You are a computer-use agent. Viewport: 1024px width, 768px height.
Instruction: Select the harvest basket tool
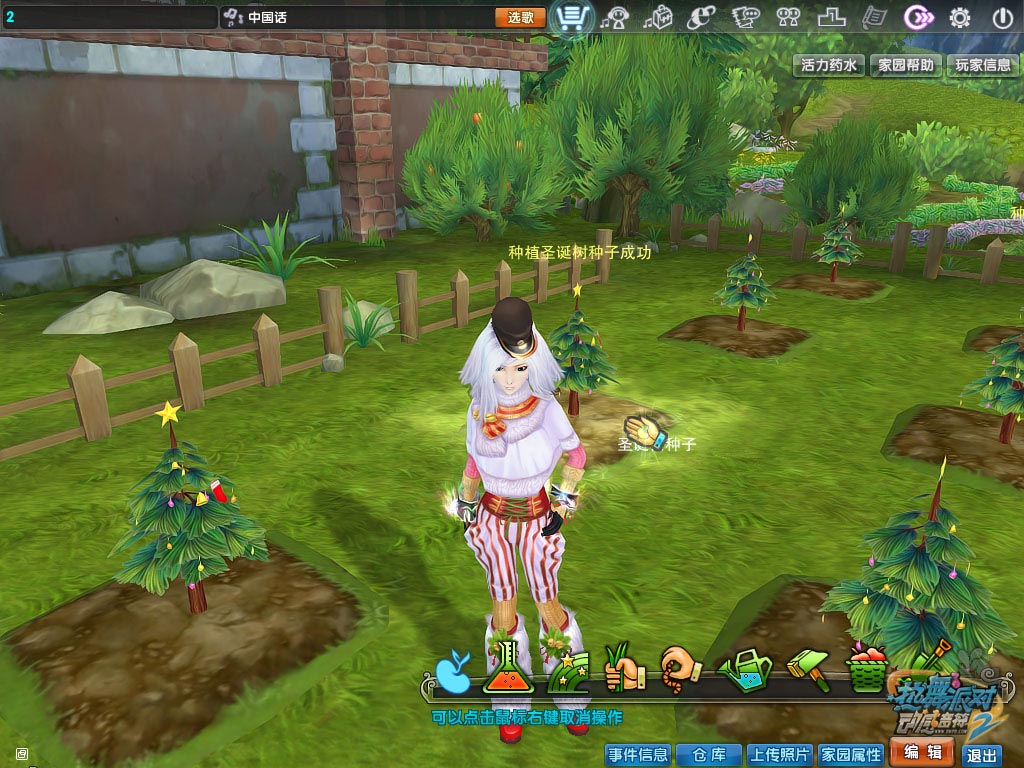[866, 668]
